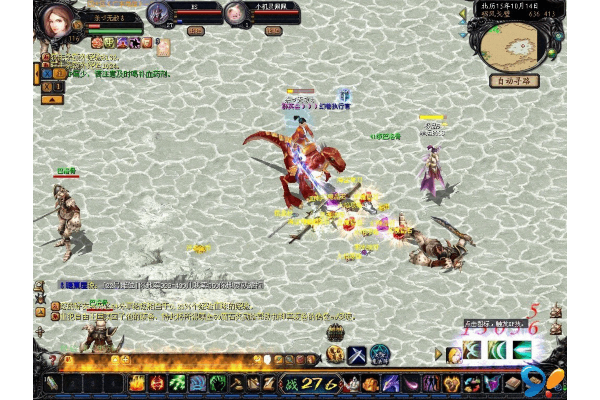Click the green crescent skill above the hotbar
The width and height of the screenshot is (600, 400).
click(x=497, y=350)
